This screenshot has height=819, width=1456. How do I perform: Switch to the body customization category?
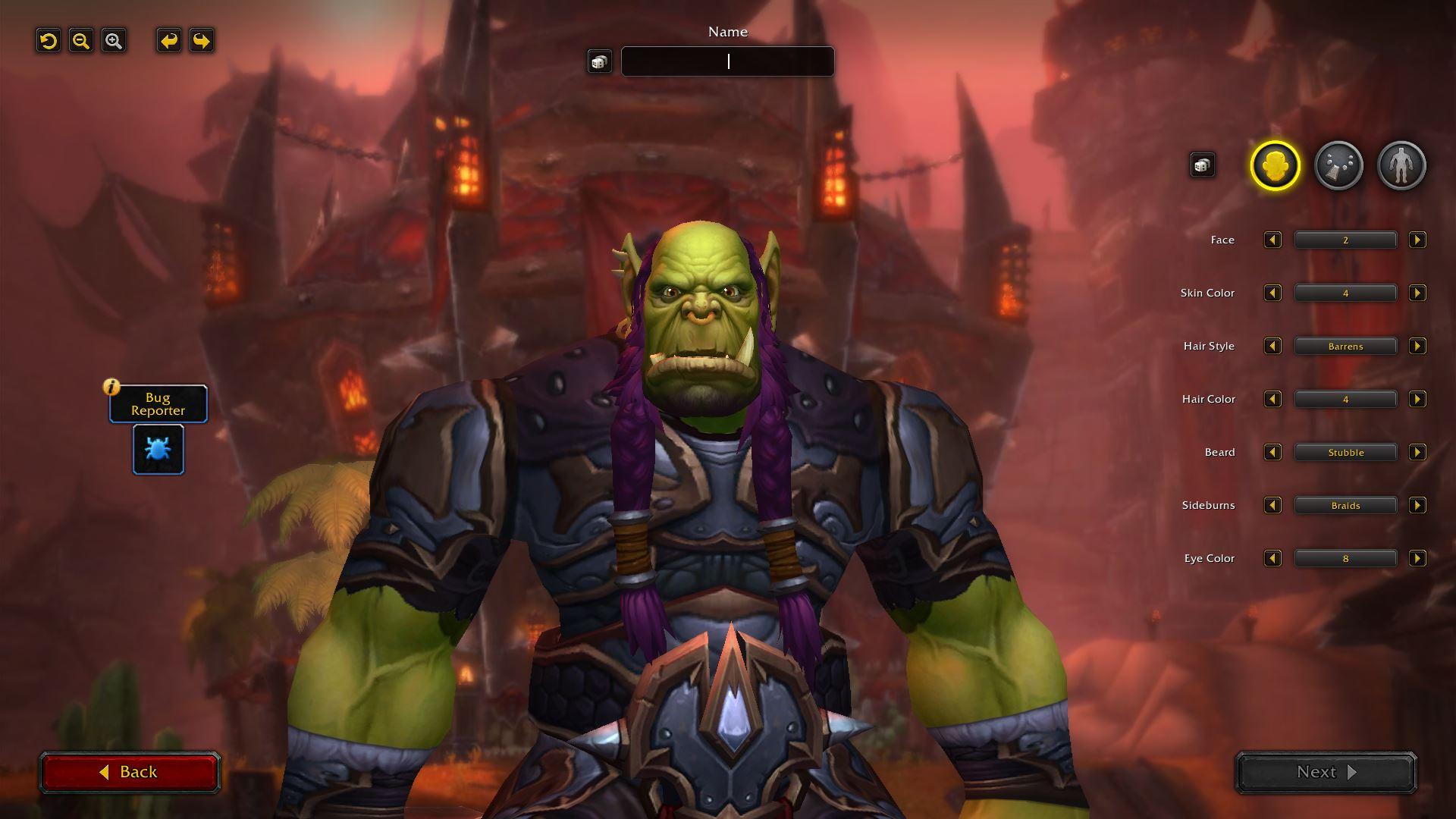[x=1401, y=165]
